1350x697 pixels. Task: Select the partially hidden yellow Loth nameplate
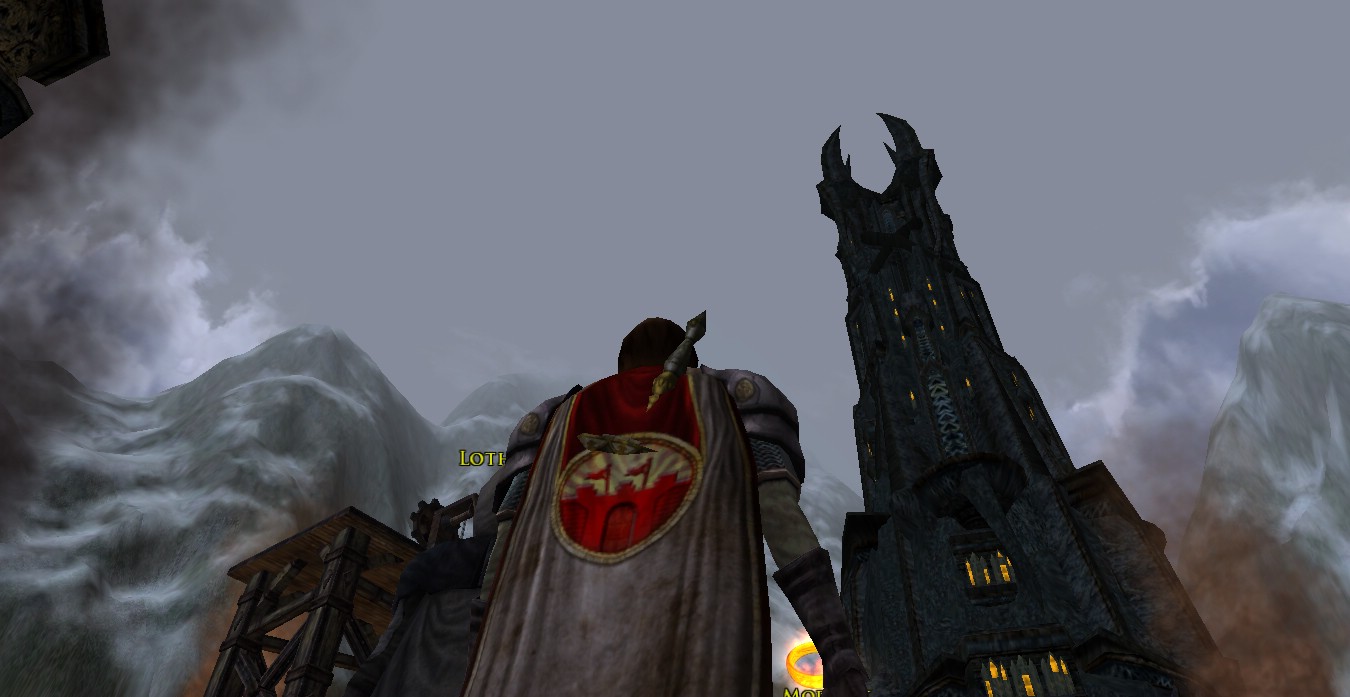(482, 458)
